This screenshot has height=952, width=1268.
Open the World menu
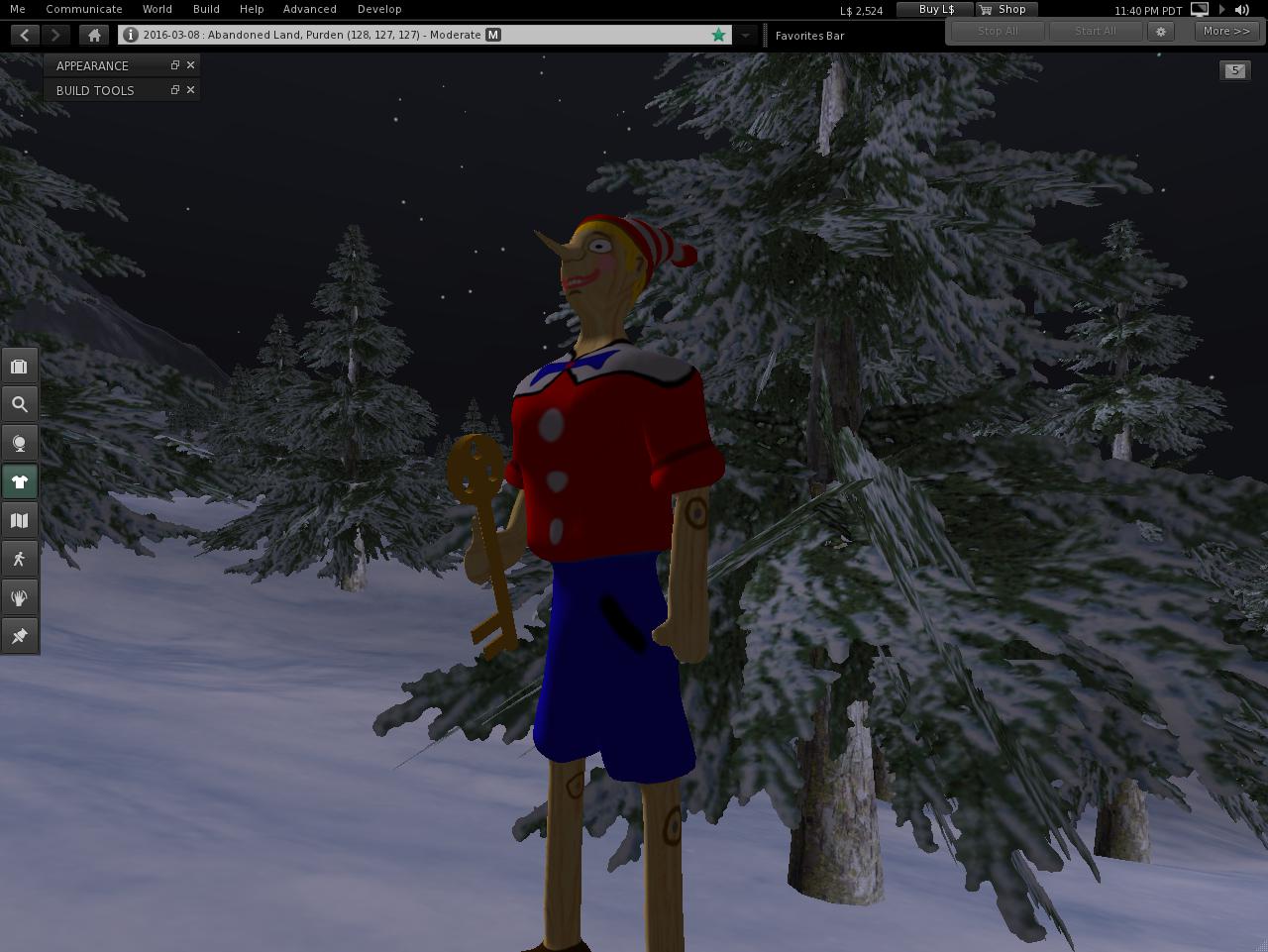tap(157, 9)
